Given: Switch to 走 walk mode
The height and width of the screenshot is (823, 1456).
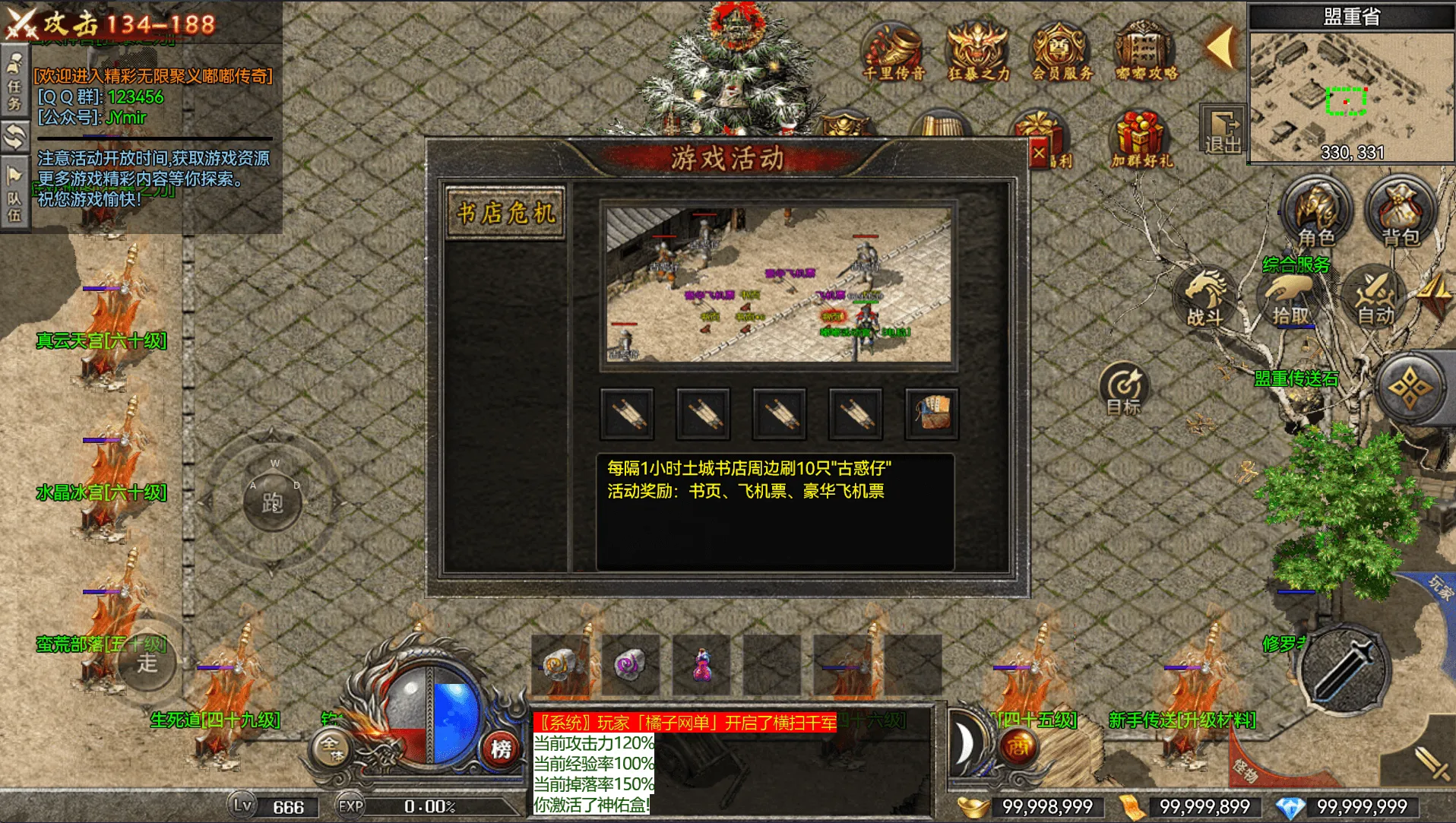Looking at the screenshot, I should 147,663.
